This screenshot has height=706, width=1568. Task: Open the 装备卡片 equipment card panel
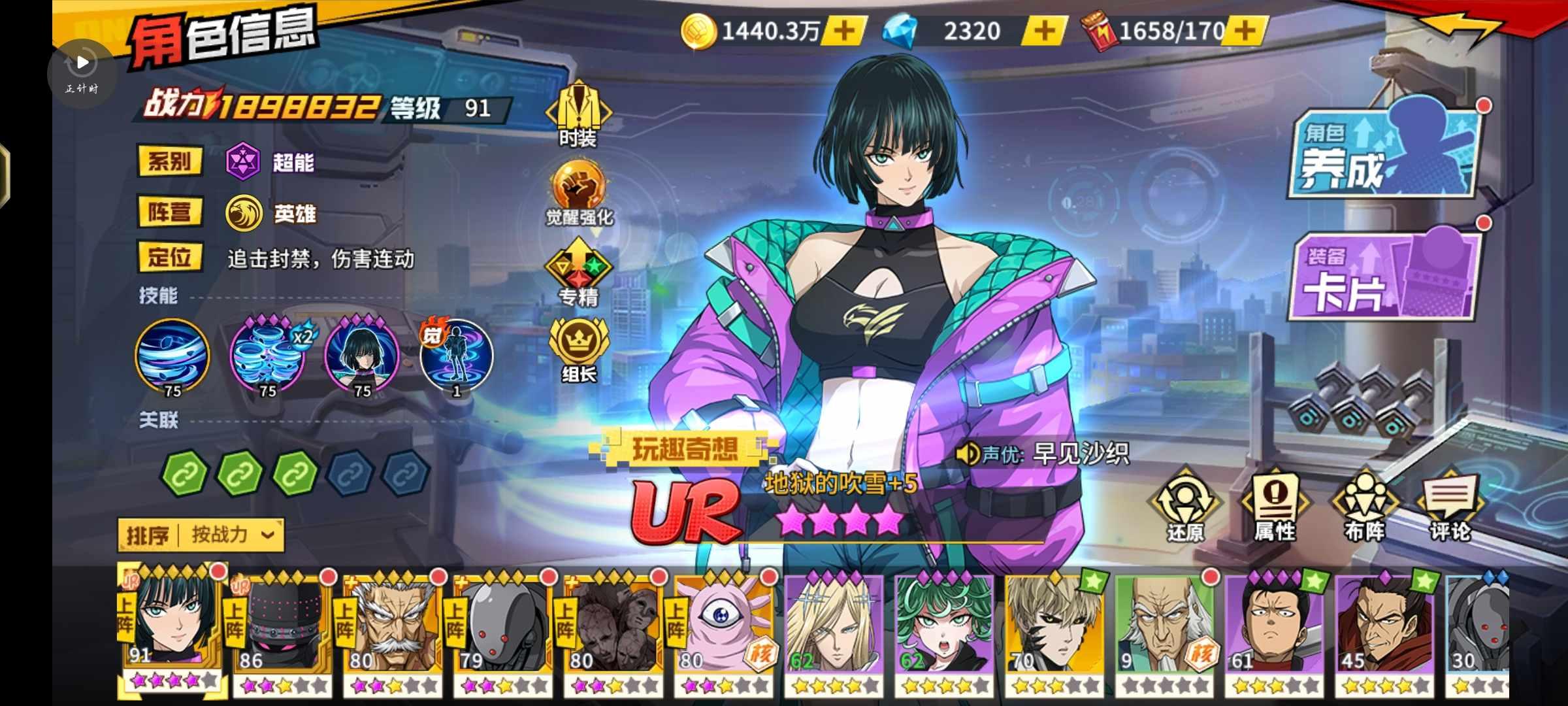point(1384,276)
